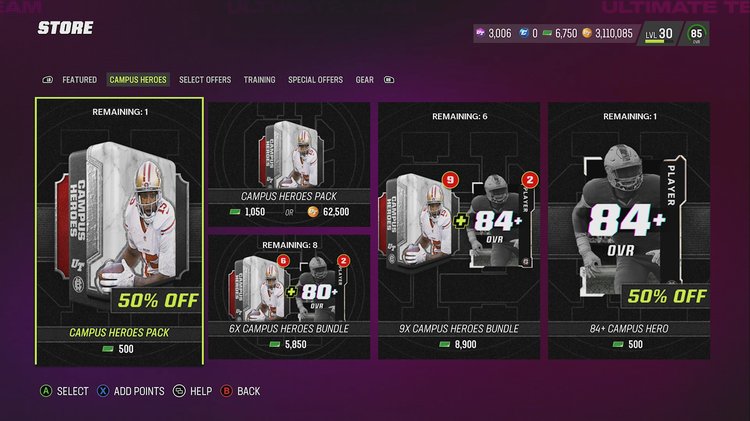The height and width of the screenshot is (421, 750).
Task: Pick the 6X Campus Heroes Bundle
Action: tap(289, 296)
